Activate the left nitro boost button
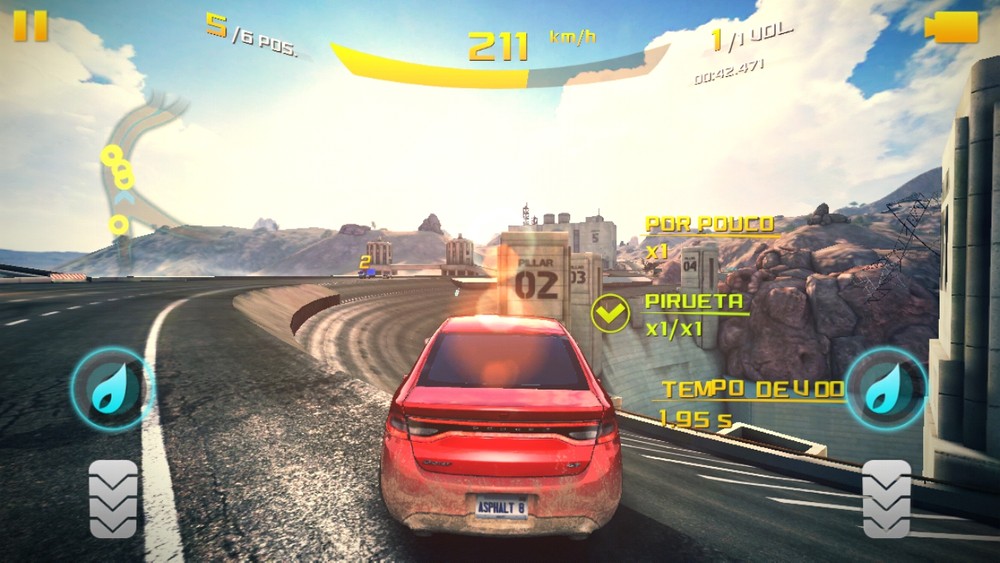 coord(109,389)
